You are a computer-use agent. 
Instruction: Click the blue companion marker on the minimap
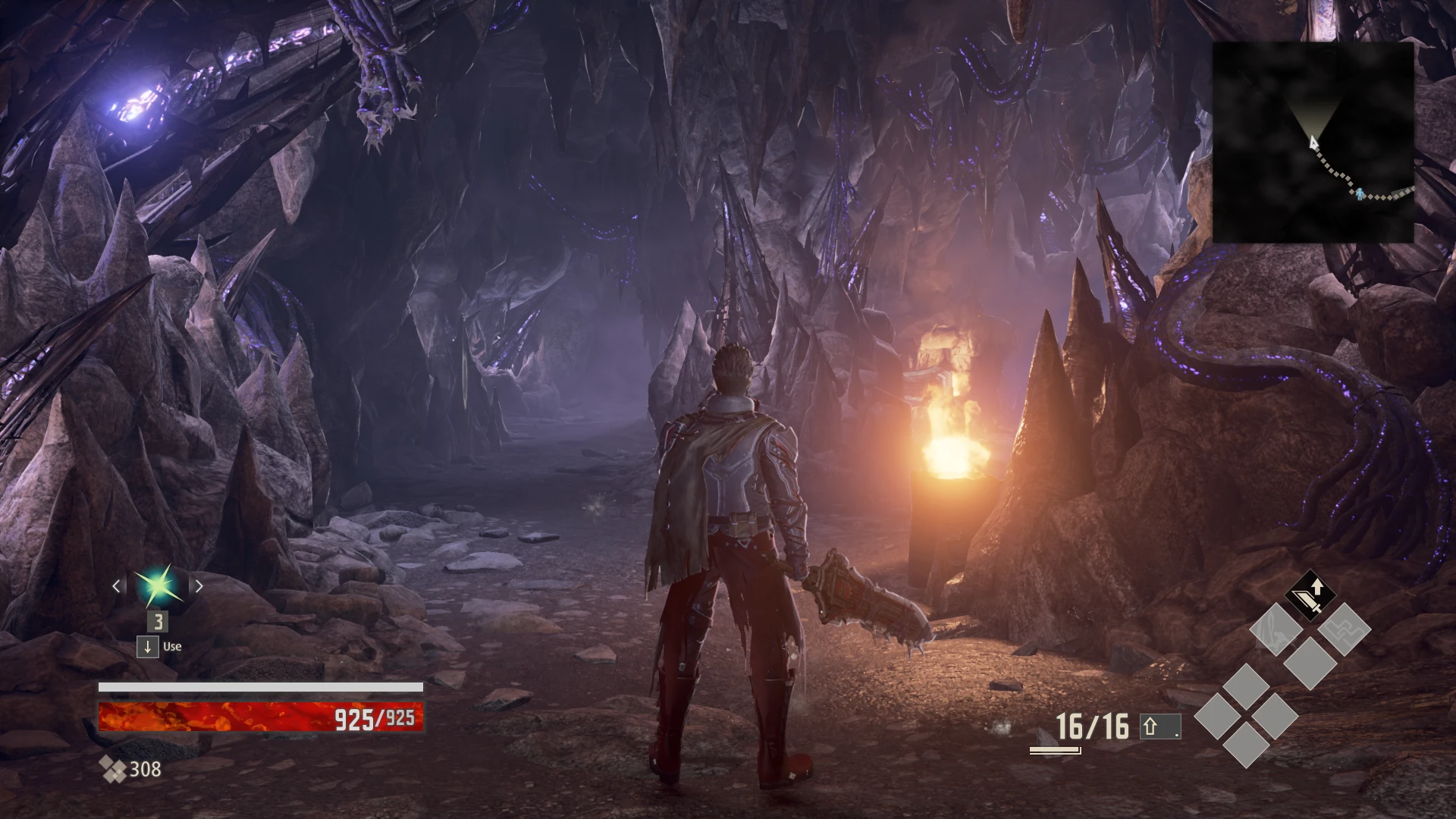pos(1360,195)
